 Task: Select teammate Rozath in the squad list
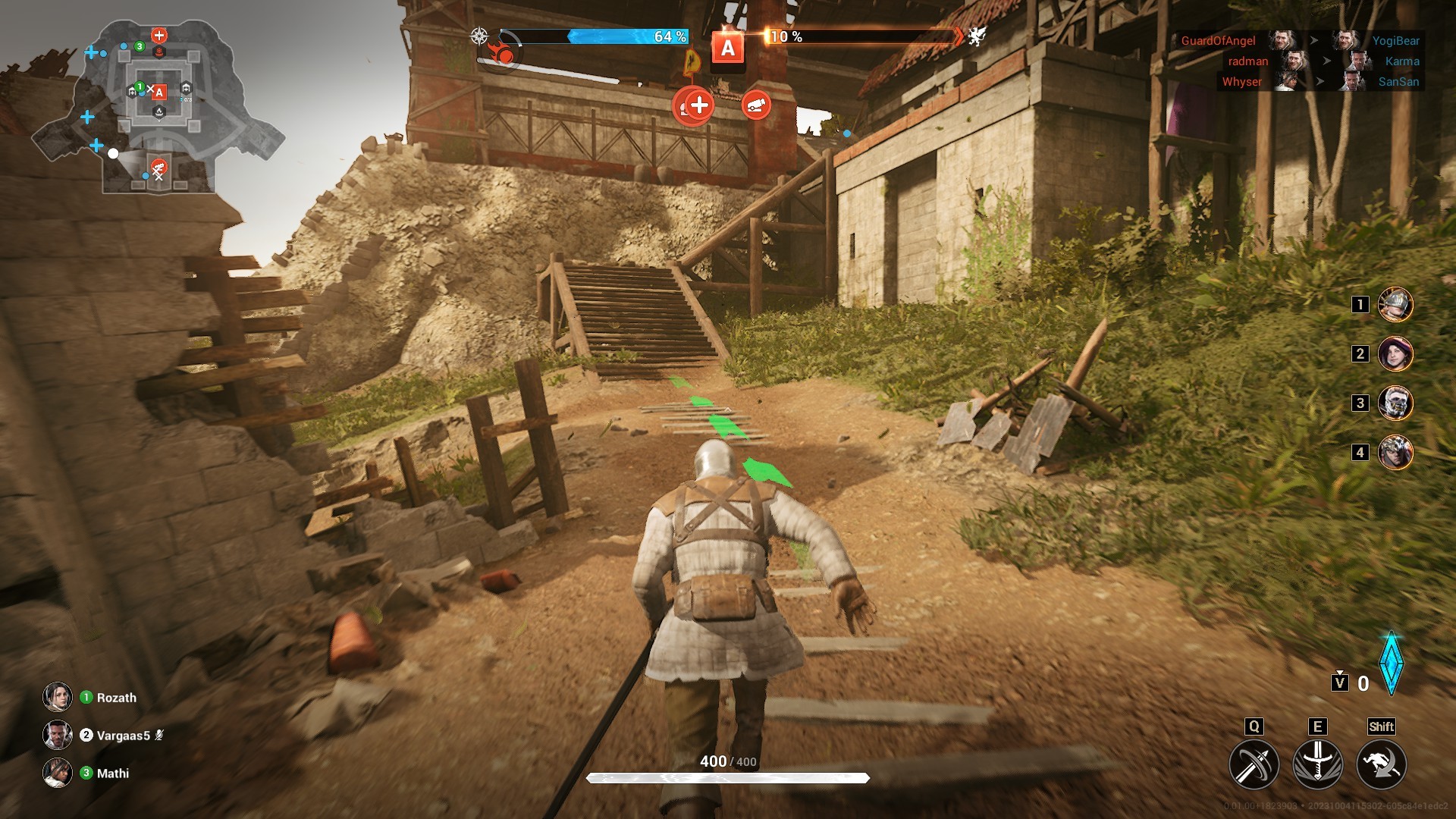(116, 698)
